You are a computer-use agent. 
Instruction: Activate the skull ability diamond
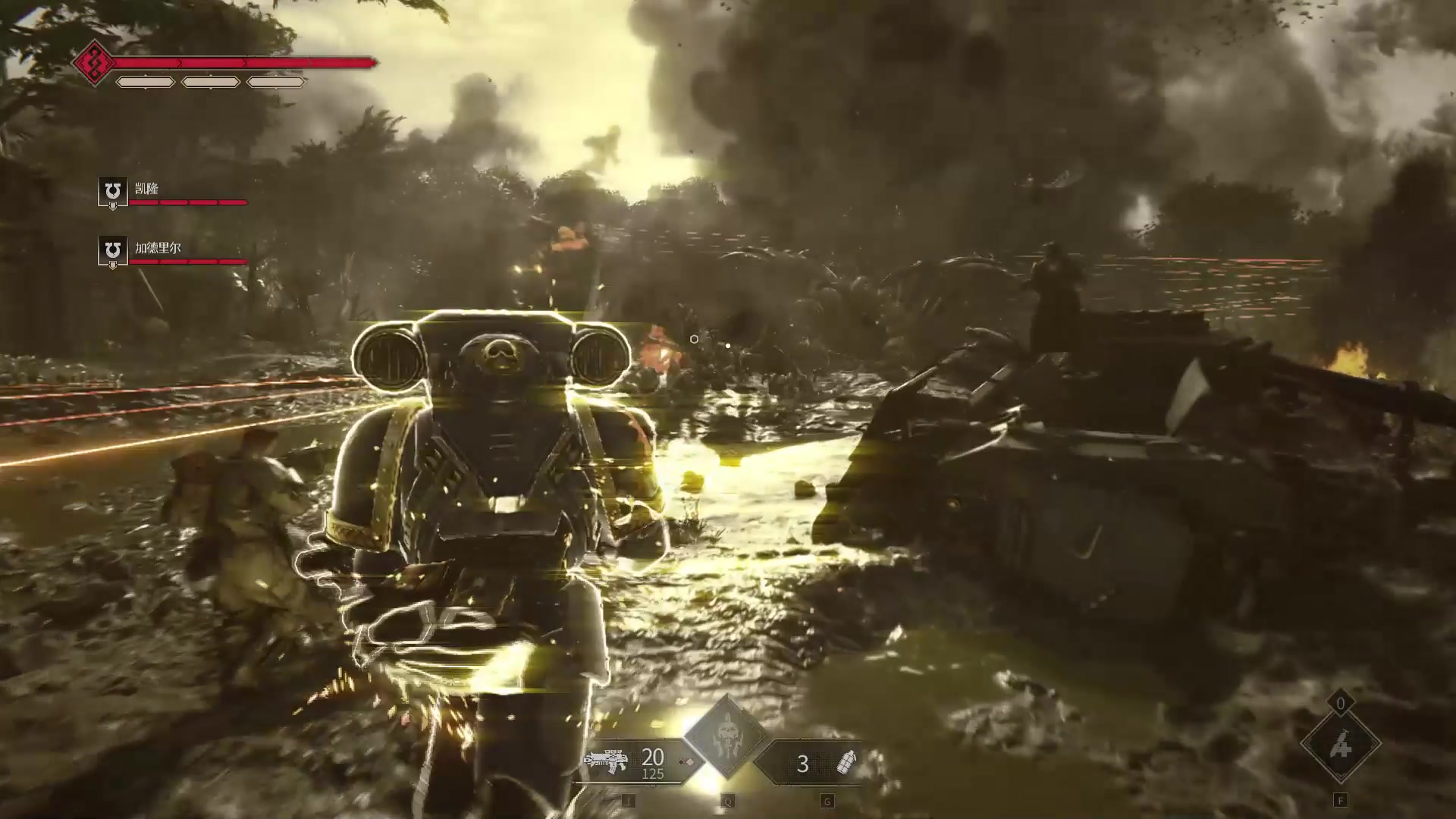[726, 736]
